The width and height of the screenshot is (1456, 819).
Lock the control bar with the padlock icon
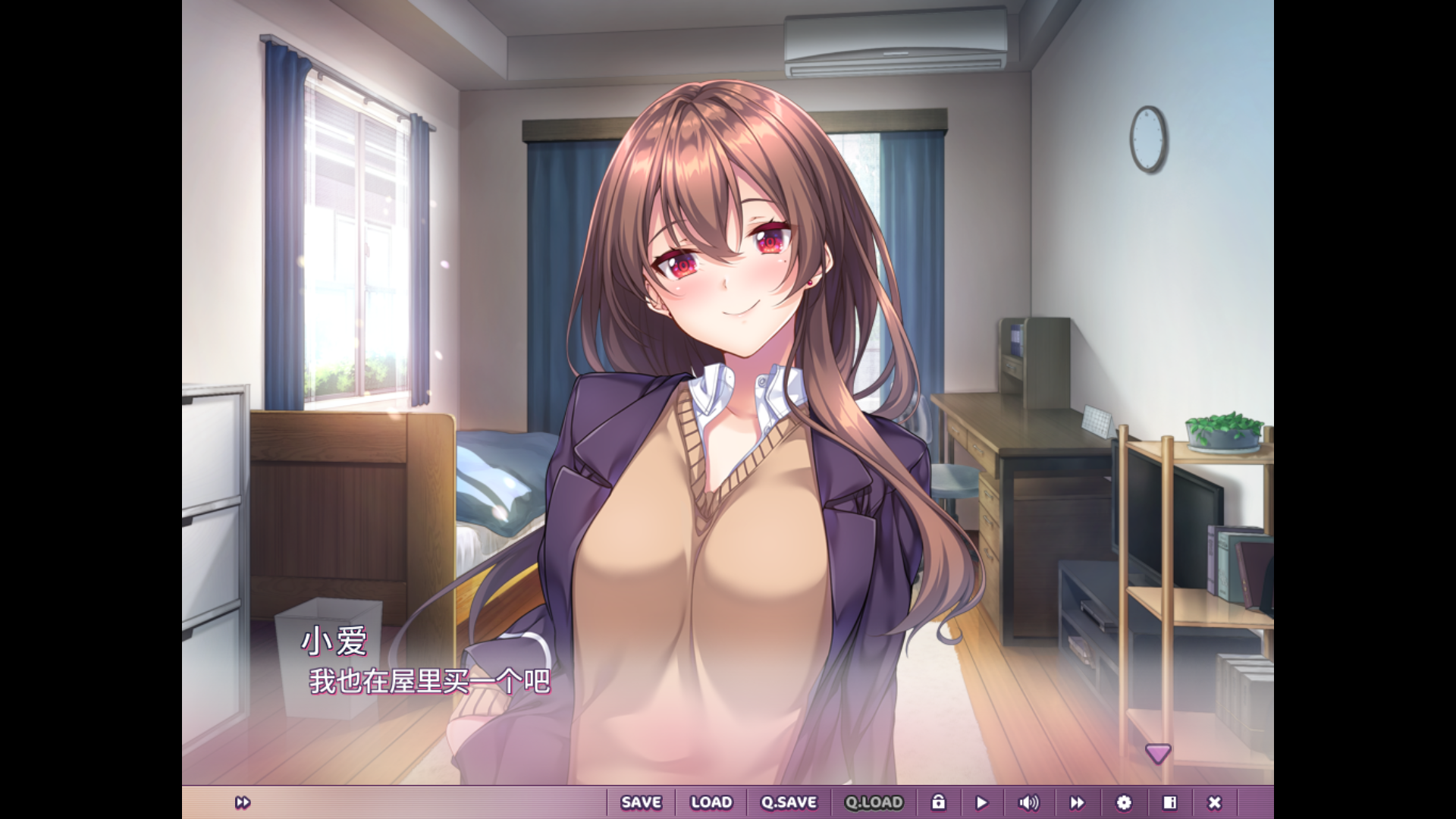[940, 802]
